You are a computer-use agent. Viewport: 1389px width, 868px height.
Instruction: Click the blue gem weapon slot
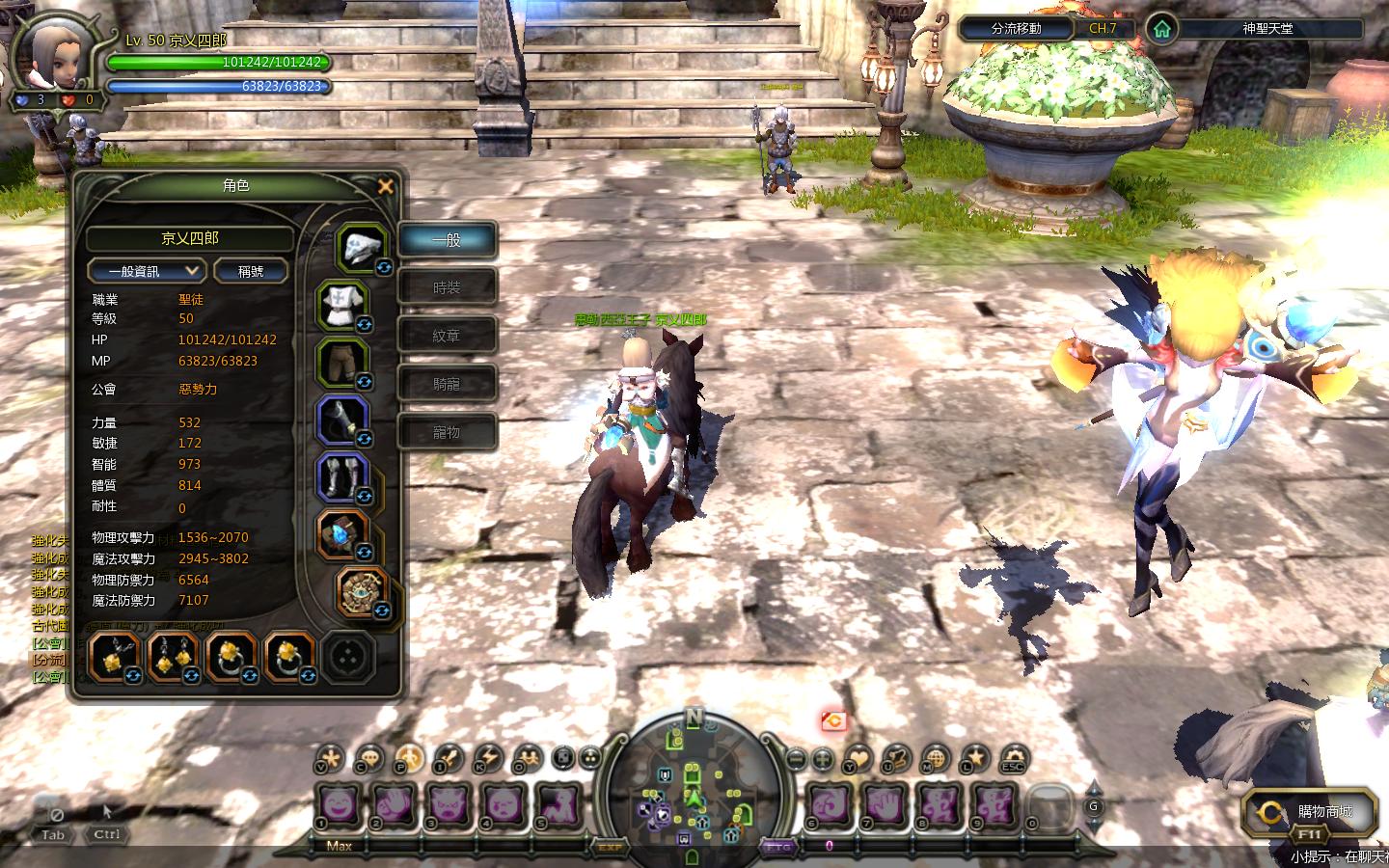click(341, 534)
